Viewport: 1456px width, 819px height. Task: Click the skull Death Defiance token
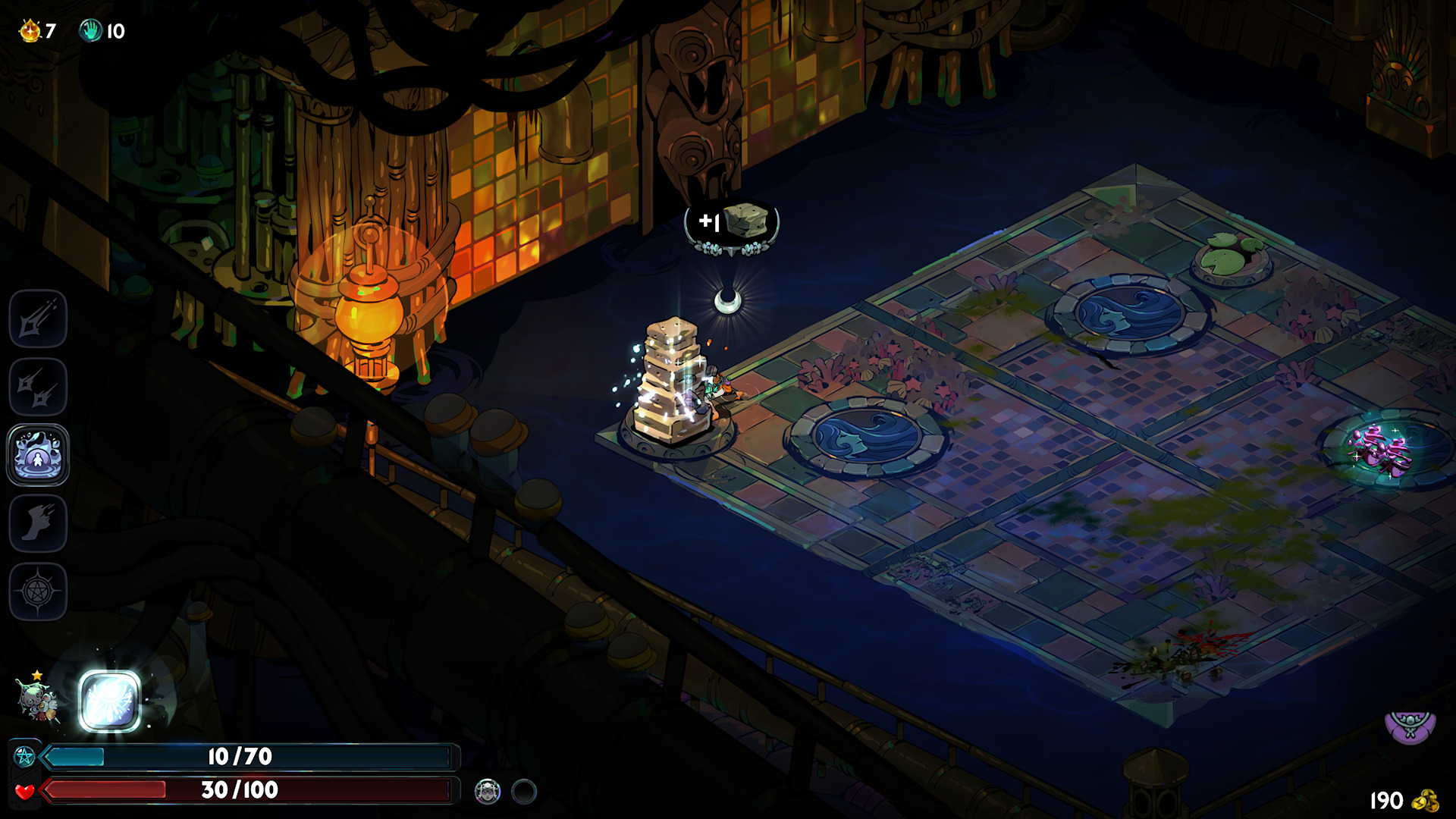487,792
